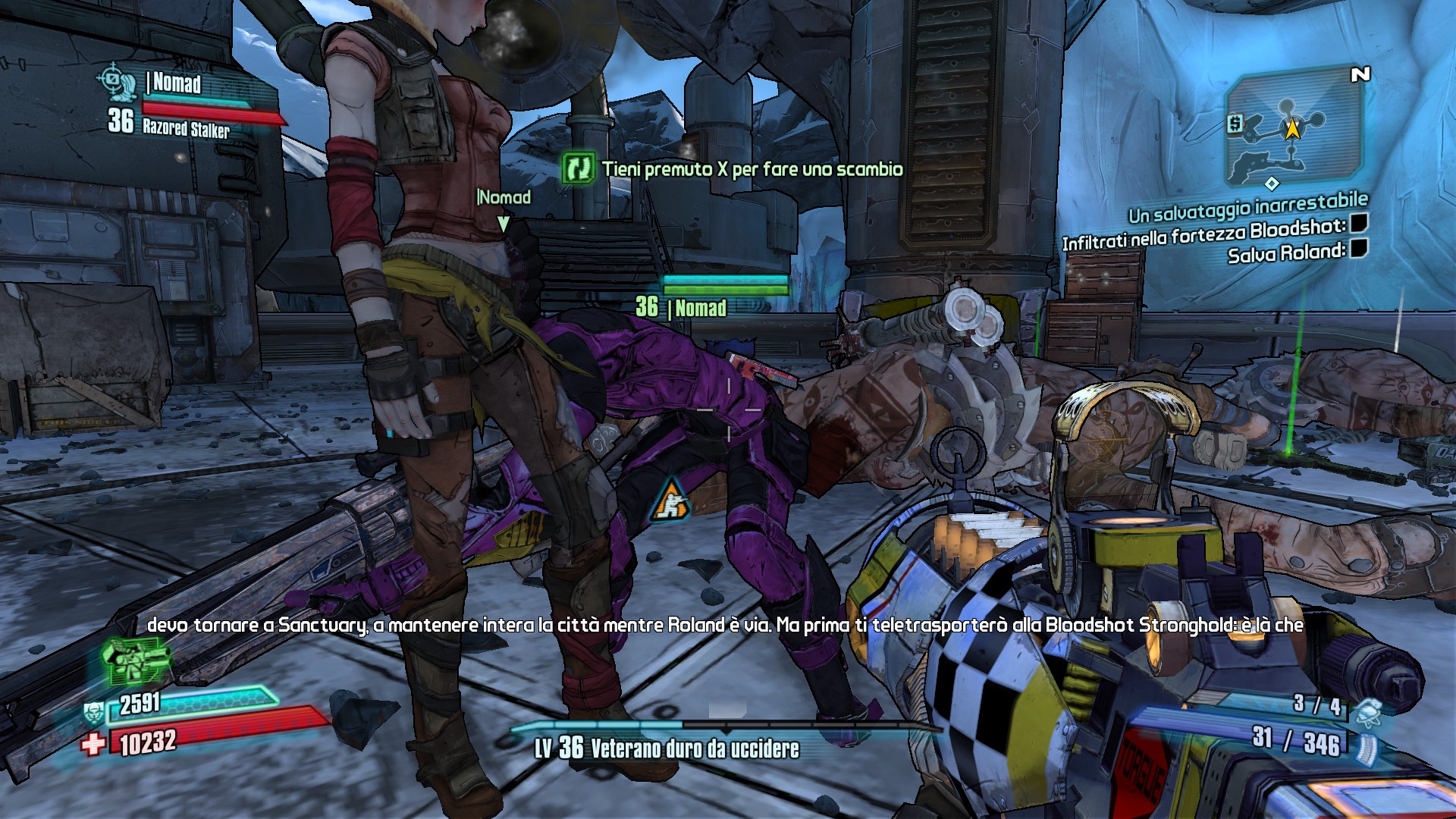Image resolution: width=1456 pixels, height=819 pixels.
Task: Click the shield icon beside 2591
Action: pos(93,712)
